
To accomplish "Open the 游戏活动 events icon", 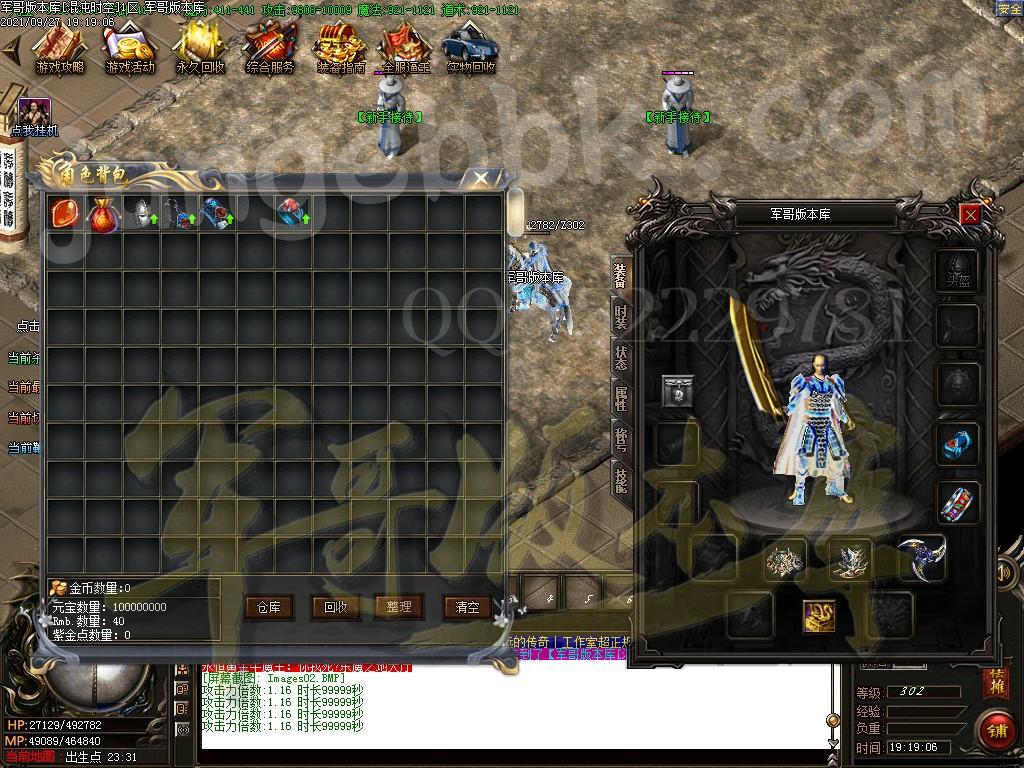I will pos(130,48).
